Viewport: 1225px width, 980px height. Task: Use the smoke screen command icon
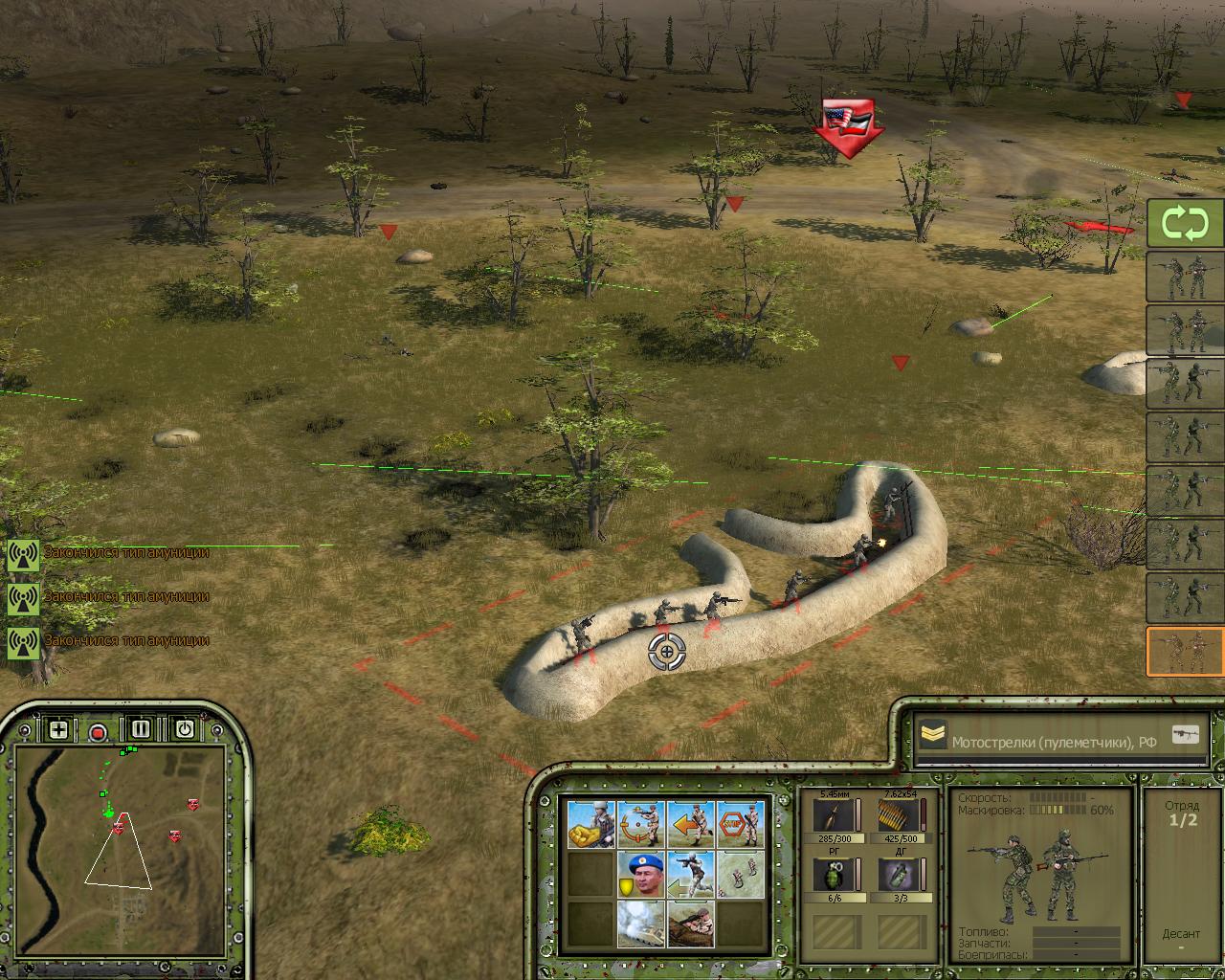click(x=641, y=923)
